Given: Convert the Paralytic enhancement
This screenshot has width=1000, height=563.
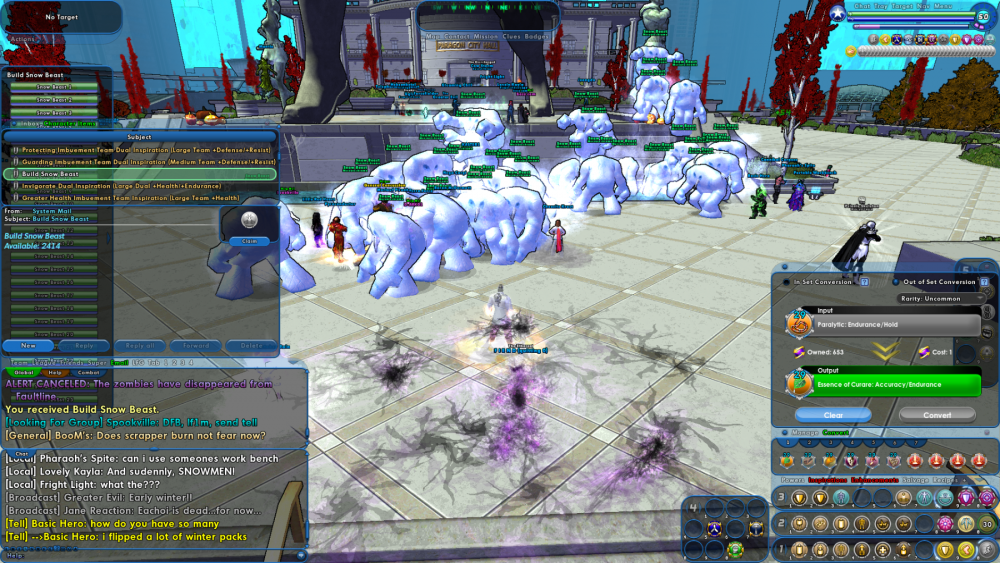Looking at the screenshot, I should [x=937, y=414].
